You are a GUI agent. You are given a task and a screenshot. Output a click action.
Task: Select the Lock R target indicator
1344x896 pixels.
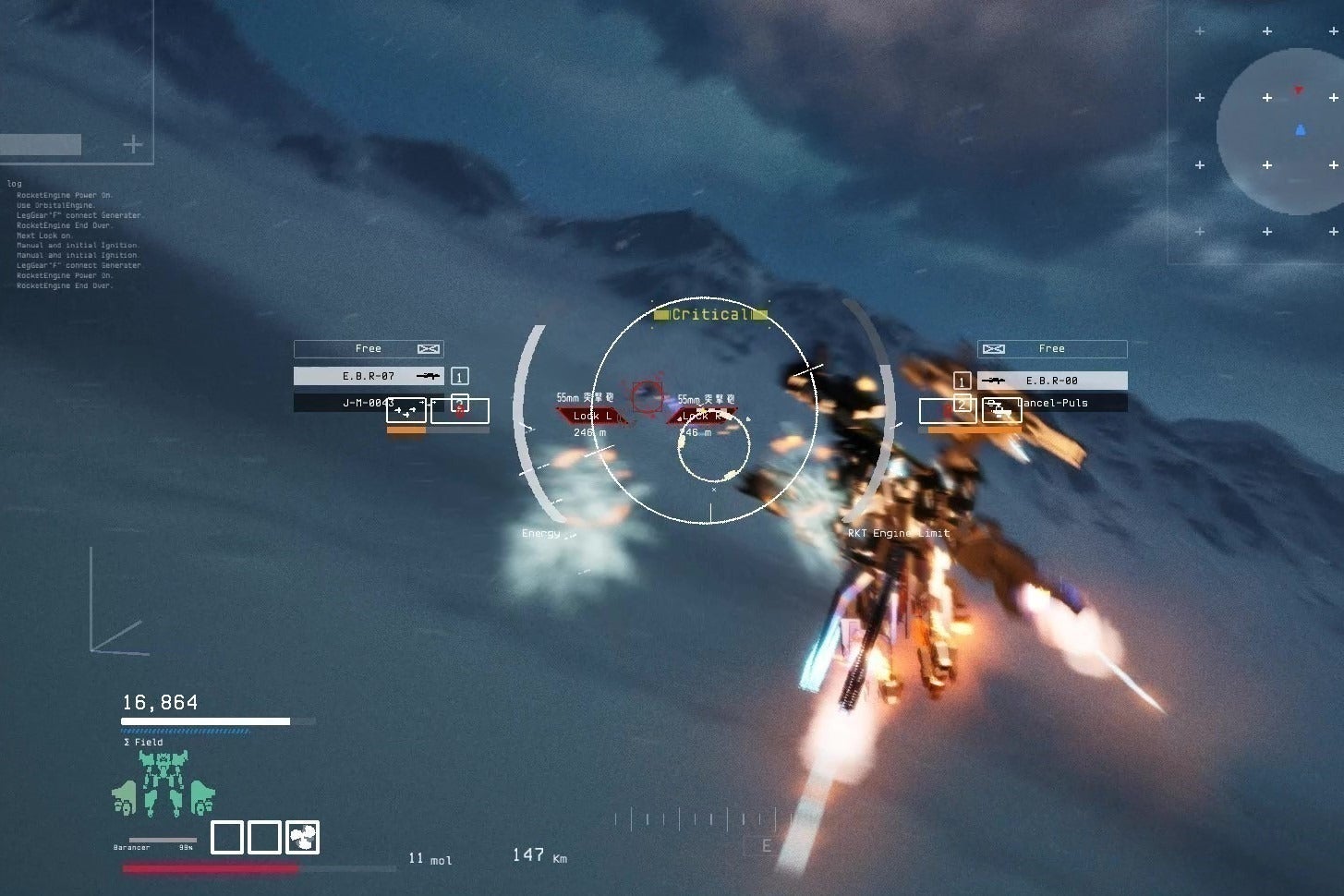click(702, 416)
